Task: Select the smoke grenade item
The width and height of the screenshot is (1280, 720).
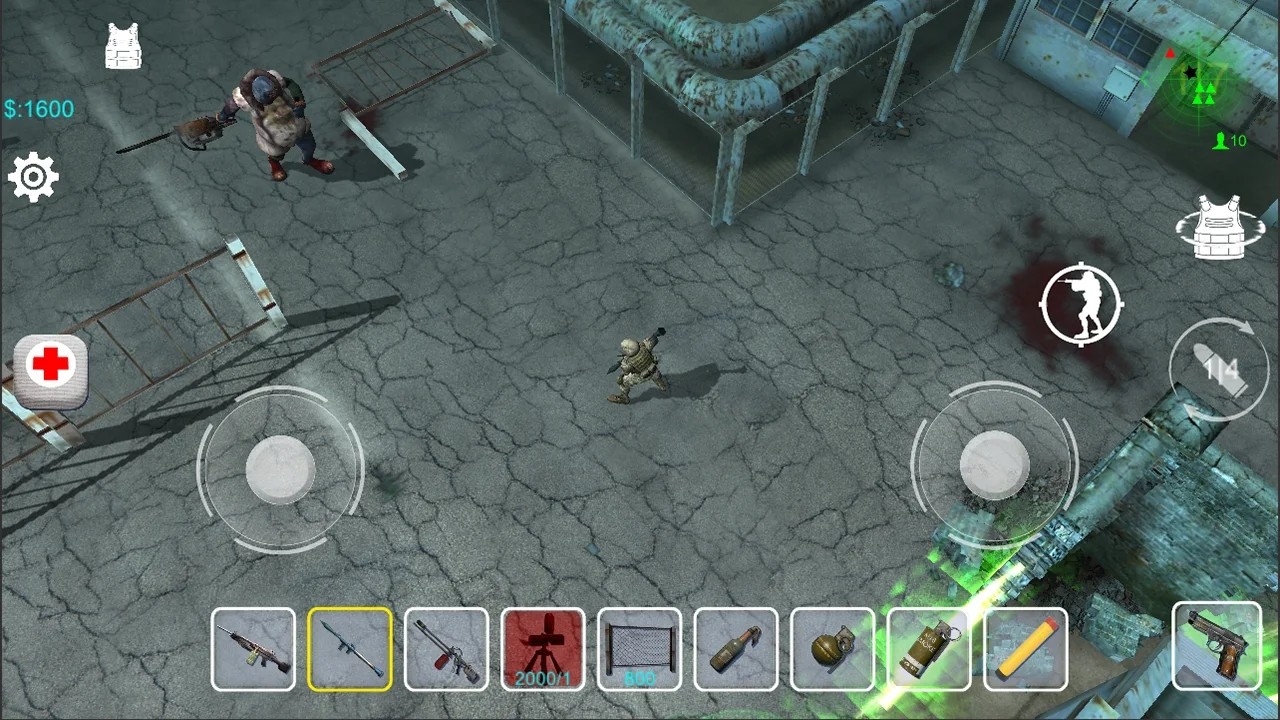Action: [929, 650]
